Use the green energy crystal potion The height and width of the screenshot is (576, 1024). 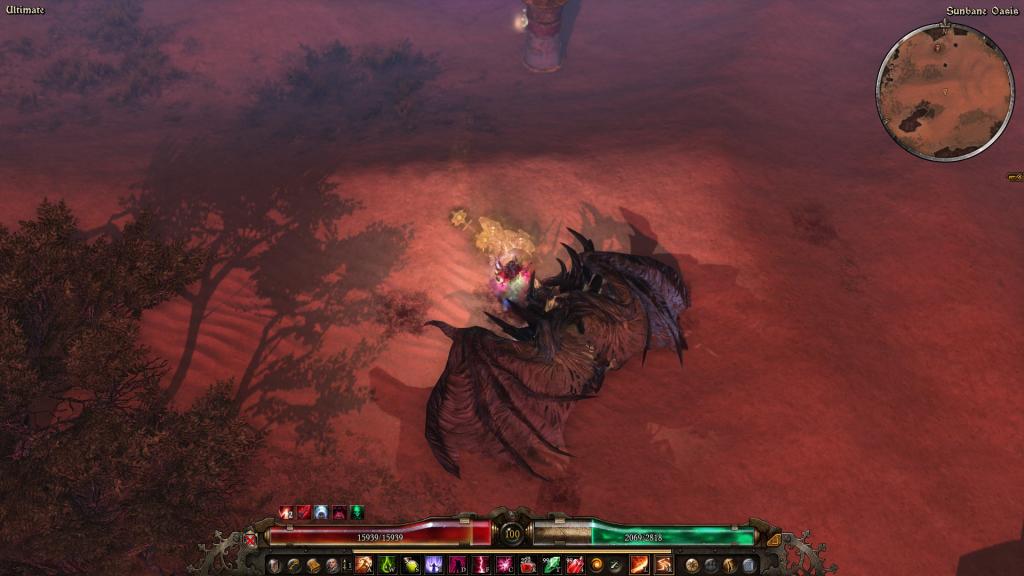pos(549,566)
